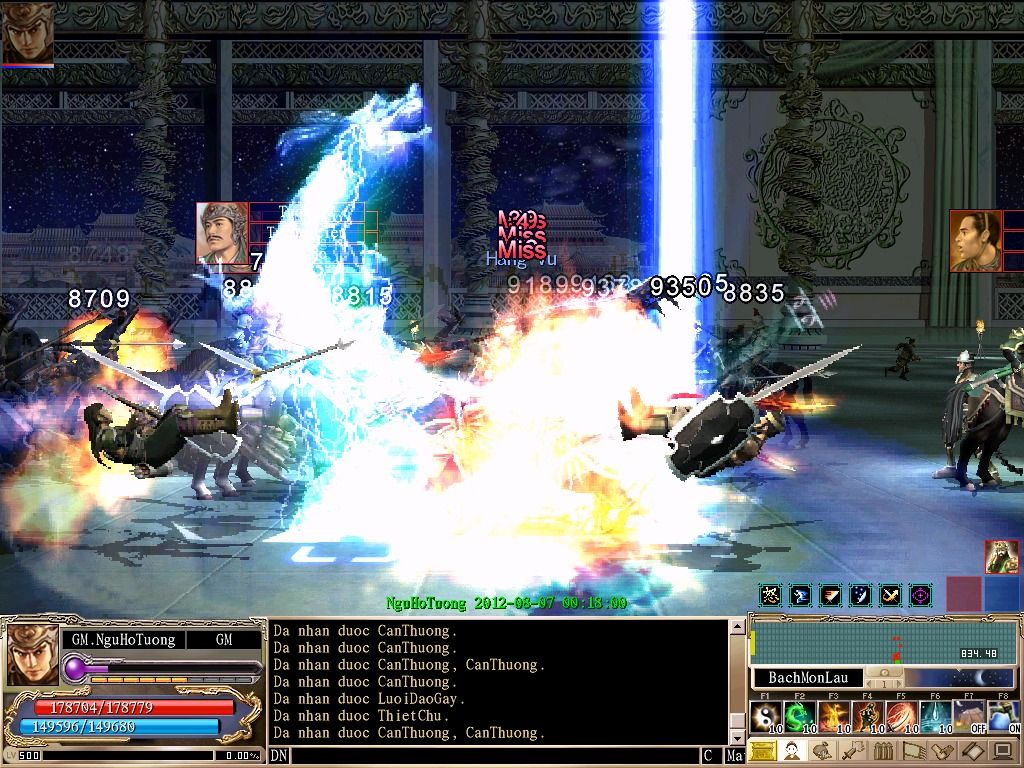
Task: Open the character face menu button
Action: [793, 751]
